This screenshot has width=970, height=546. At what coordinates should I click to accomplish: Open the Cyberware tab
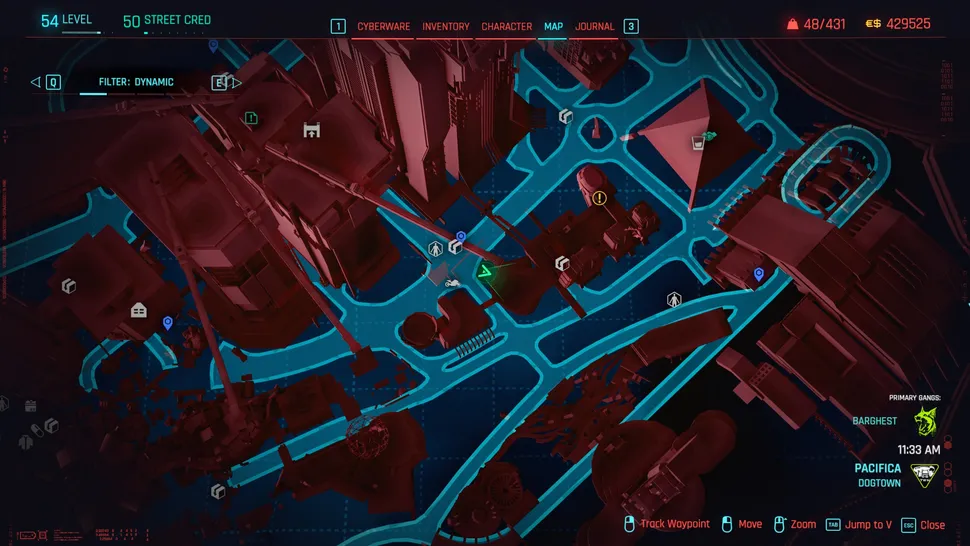[x=383, y=26]
